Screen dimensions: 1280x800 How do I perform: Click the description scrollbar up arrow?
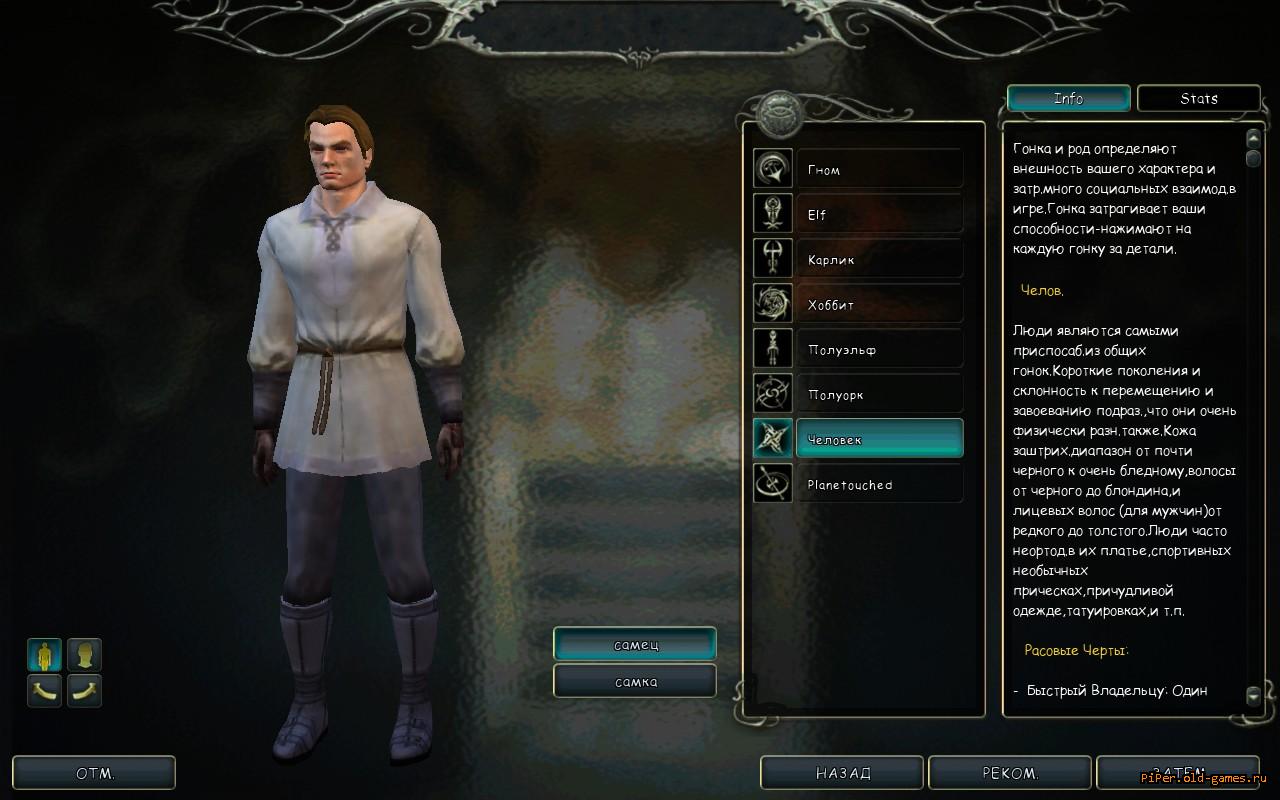tap(1253, 137)
